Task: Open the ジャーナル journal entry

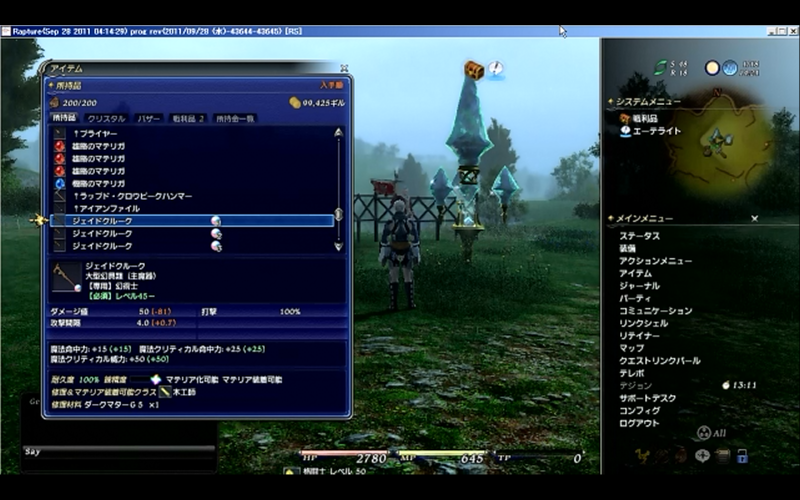Action: pos(639,286)
